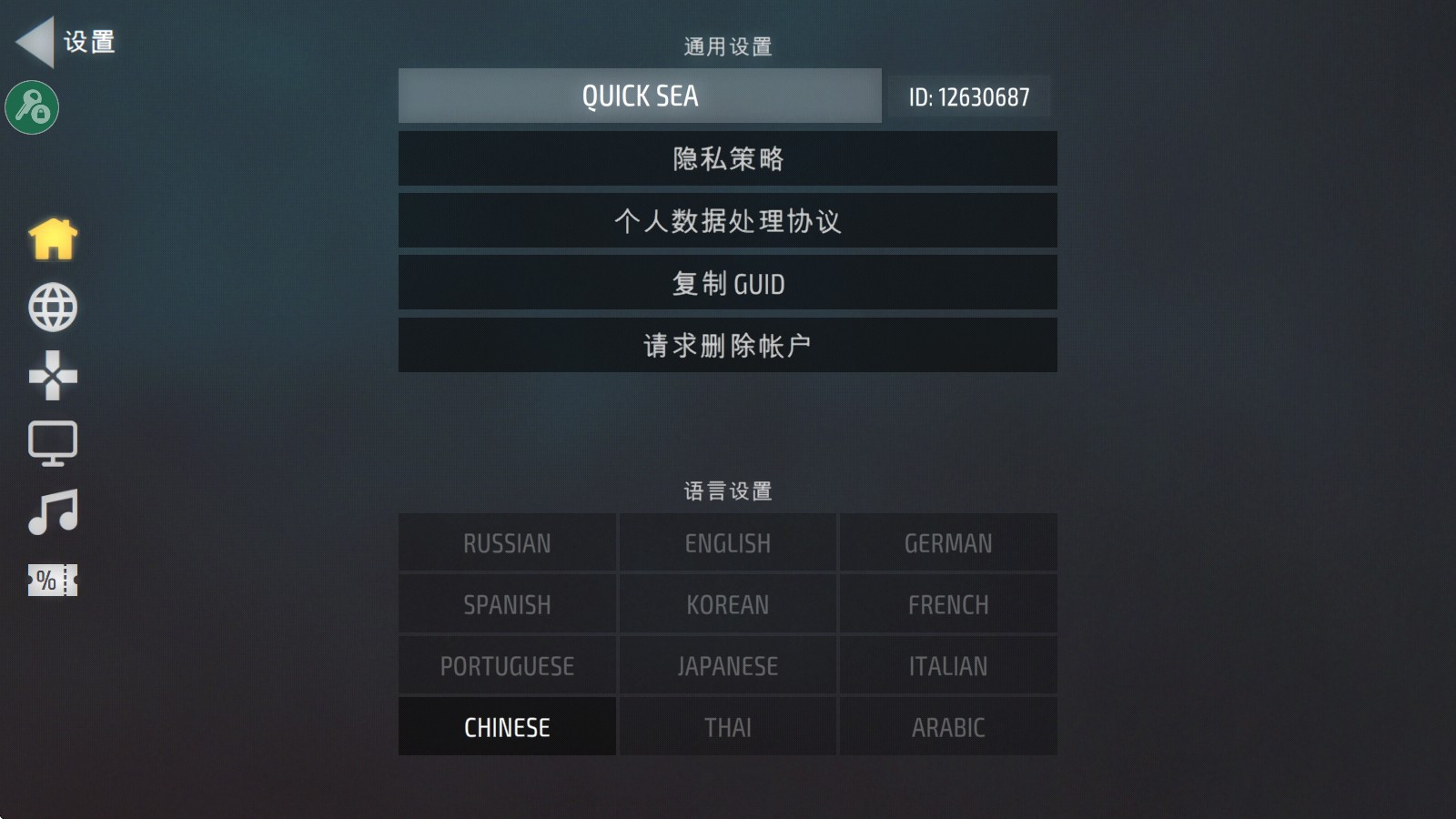Select ENGLISH as the game language
Screen dimensions: 1456x819
point(727,542)
